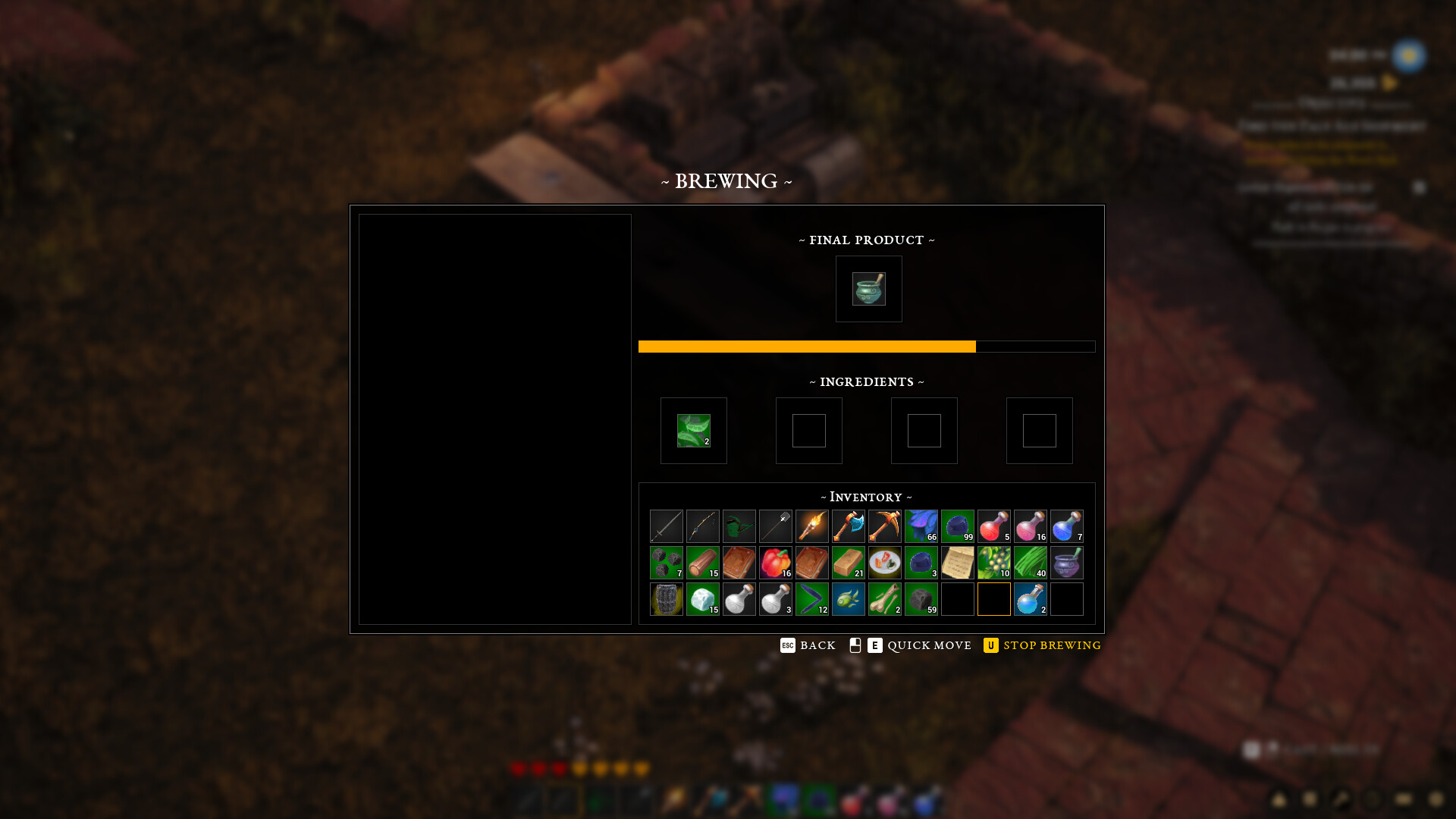Select the pickaxe inventory icon
Viewport: 1456px width, 819px height.
tap(885, 526)
